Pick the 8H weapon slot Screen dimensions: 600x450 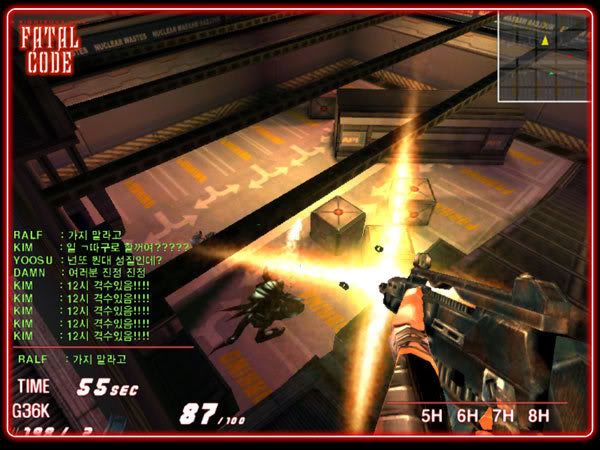(538, 415)
